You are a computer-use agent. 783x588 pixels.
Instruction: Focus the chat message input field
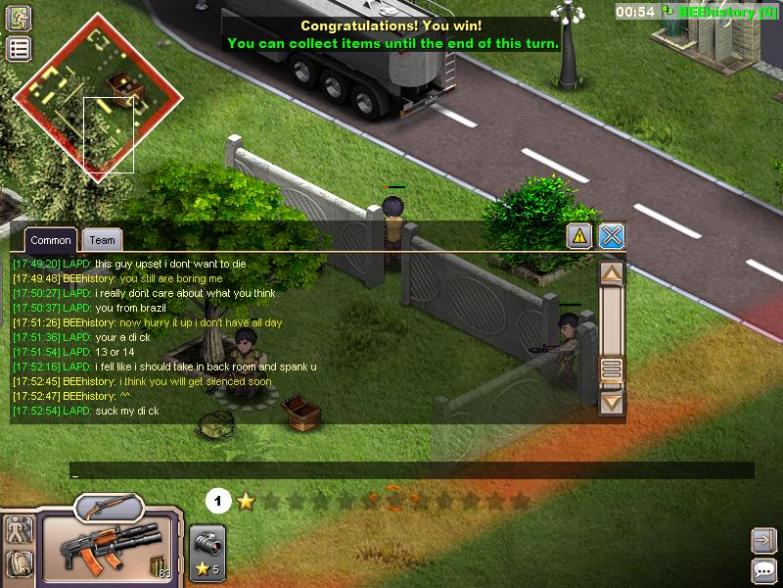coord(410,471)
